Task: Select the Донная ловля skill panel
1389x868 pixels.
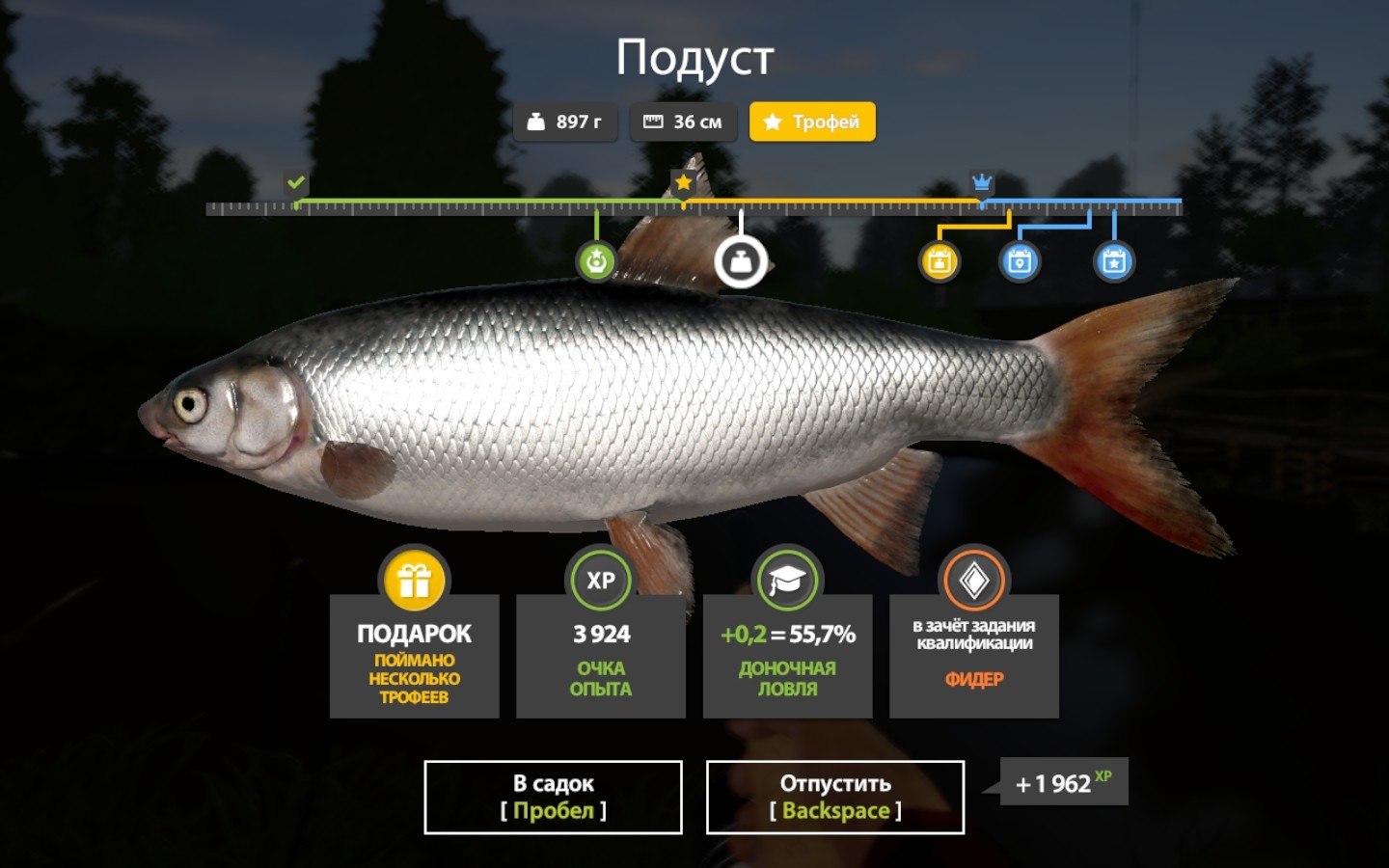Action: pyautogui.click(x=787, y=655)
